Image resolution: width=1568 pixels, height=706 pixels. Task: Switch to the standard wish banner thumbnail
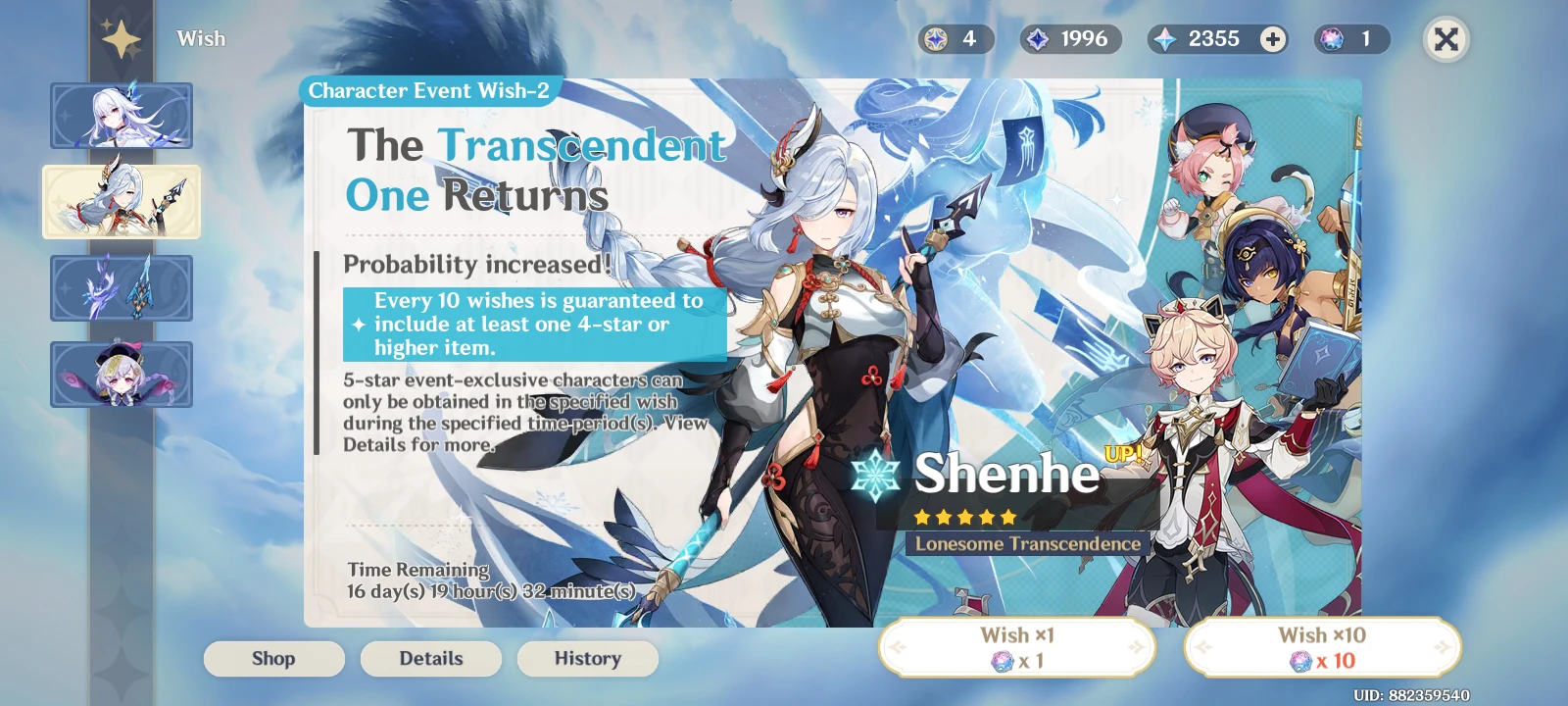click(x=122, y=374)
